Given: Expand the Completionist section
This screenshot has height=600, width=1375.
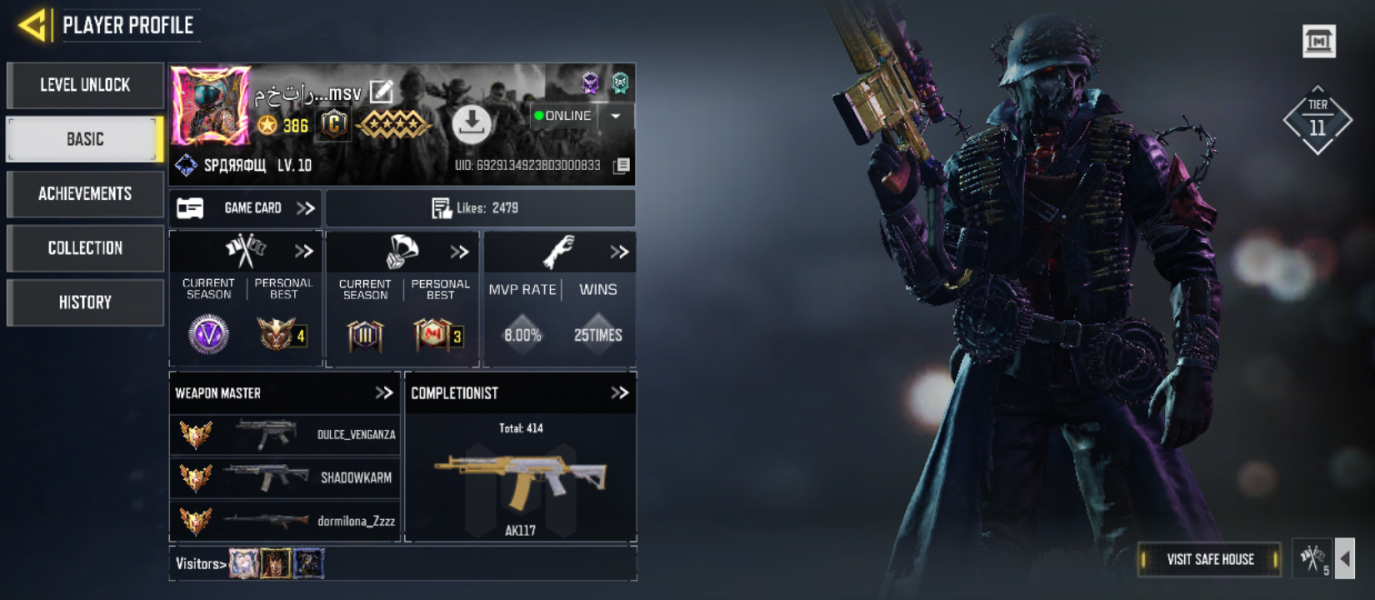Looking at the screenshot, I should (x=620, y=393).
